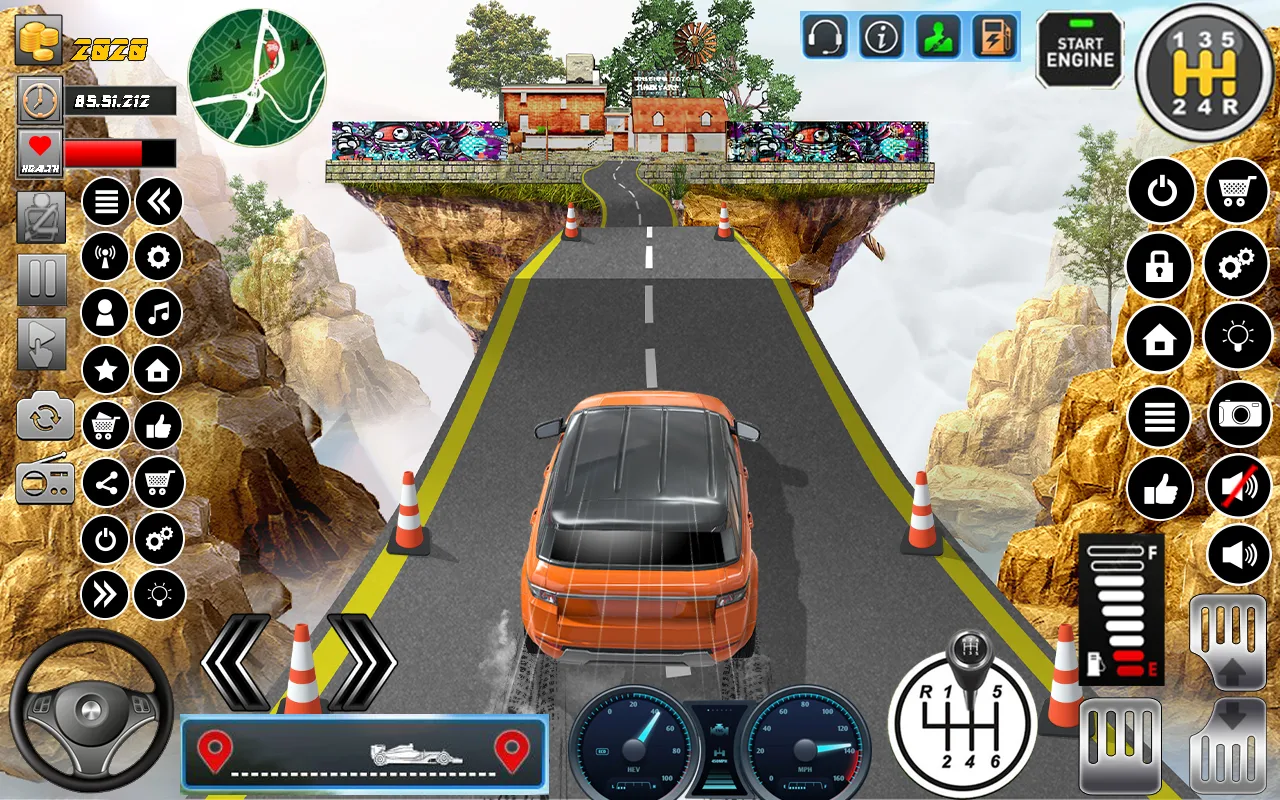Toggle music with the note icon
The width and height of the screenshot is (1280, 800).
tap(158, 313)
